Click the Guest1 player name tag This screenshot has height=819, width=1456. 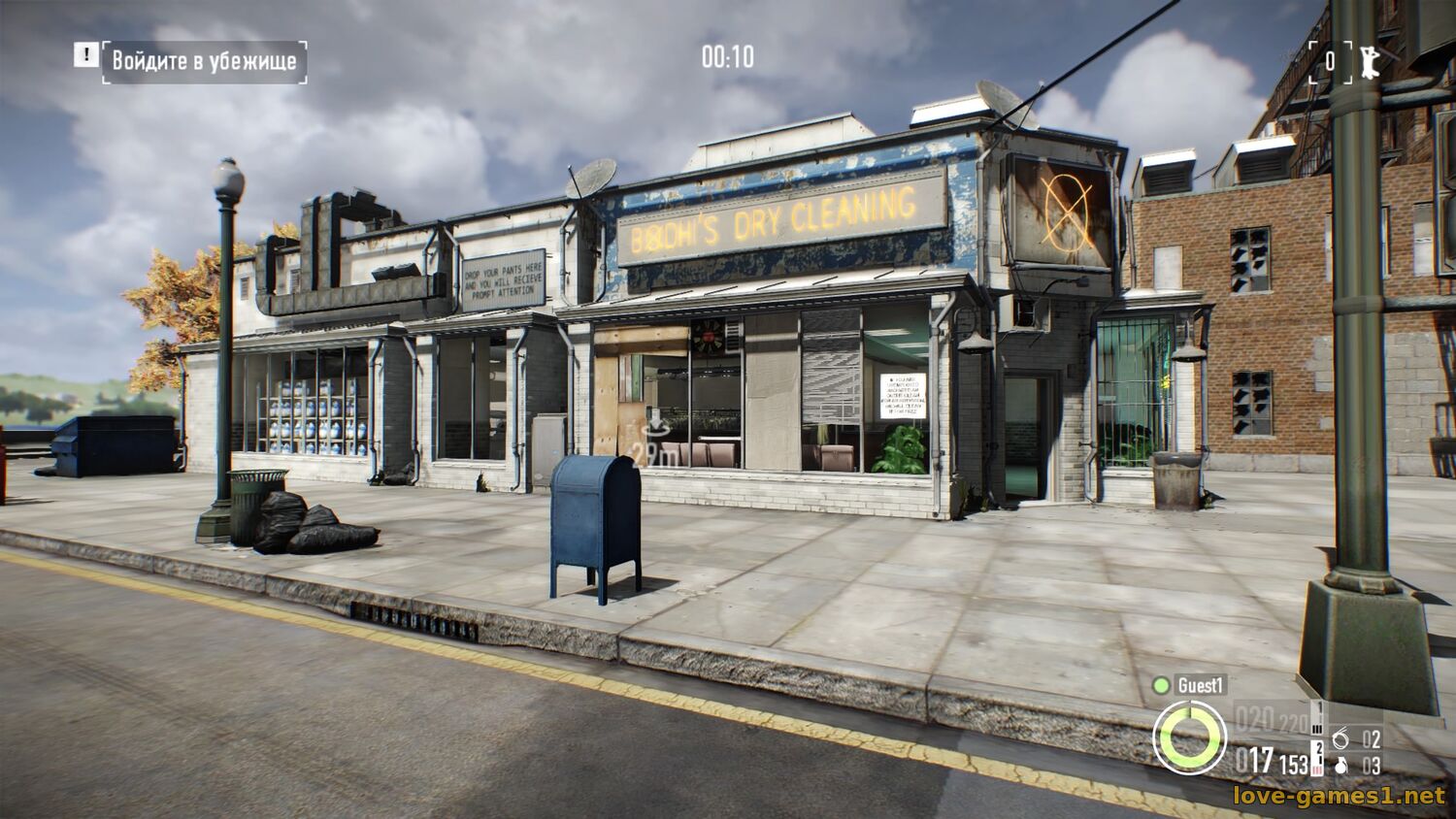[x=1201, y=685]
